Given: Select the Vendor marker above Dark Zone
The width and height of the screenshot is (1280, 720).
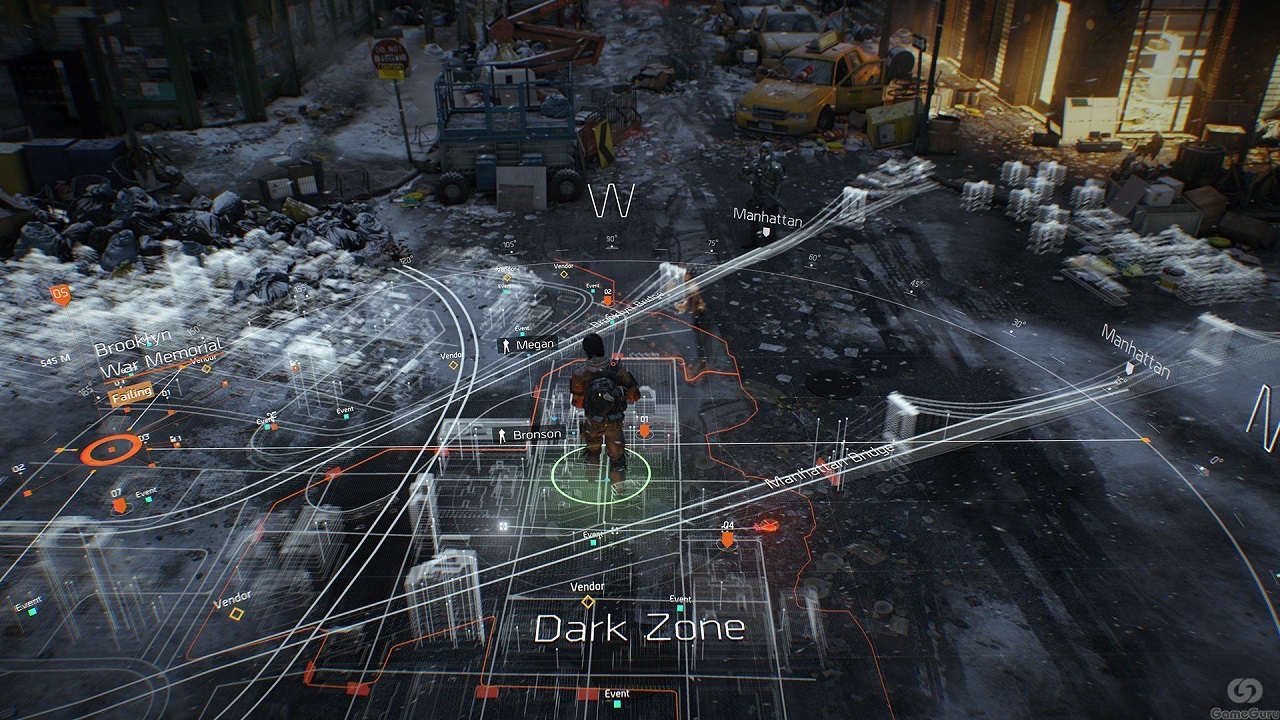Looking at the screenshot, I should point(588,601).
